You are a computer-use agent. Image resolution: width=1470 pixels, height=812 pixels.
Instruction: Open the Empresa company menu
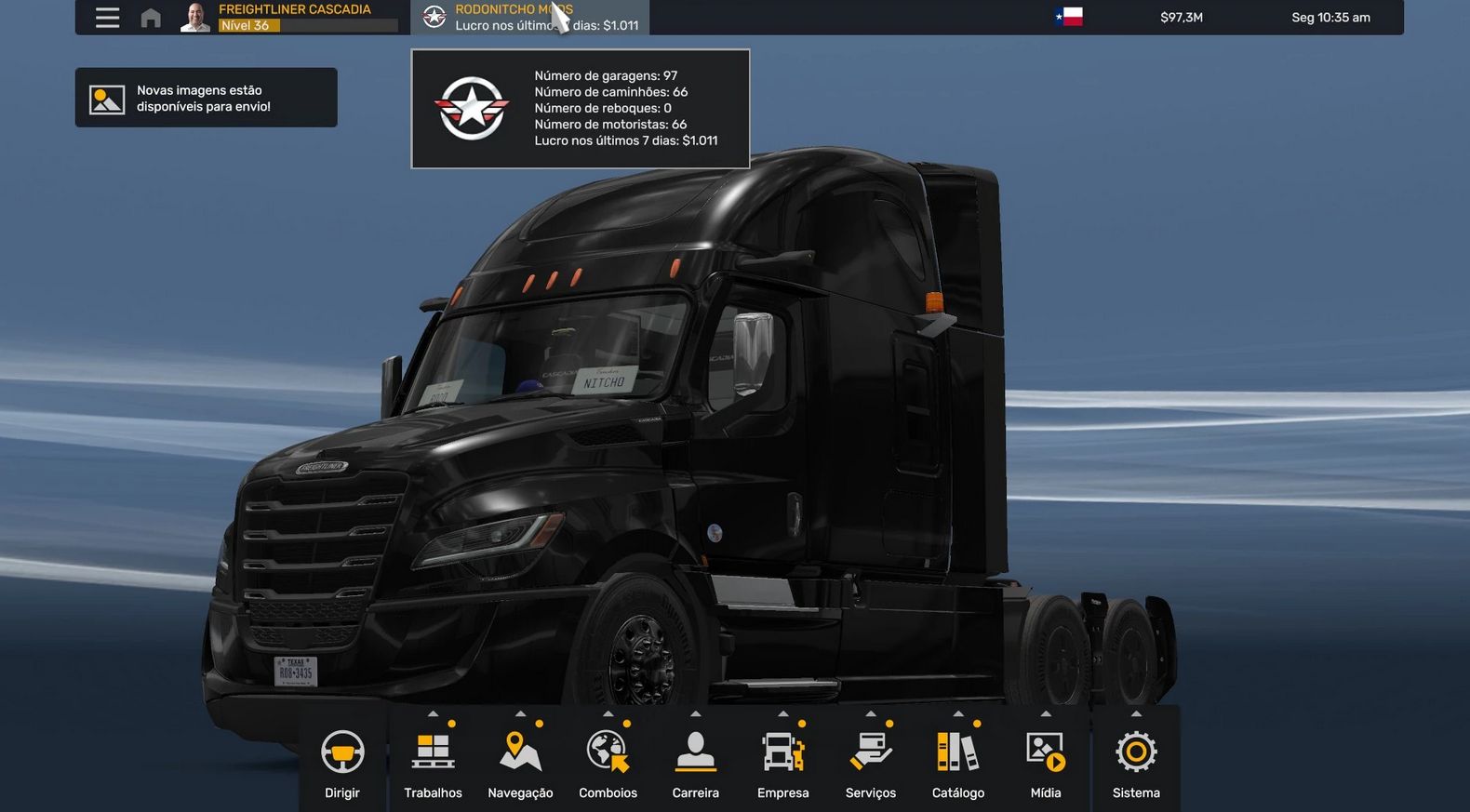pos(783,762)
